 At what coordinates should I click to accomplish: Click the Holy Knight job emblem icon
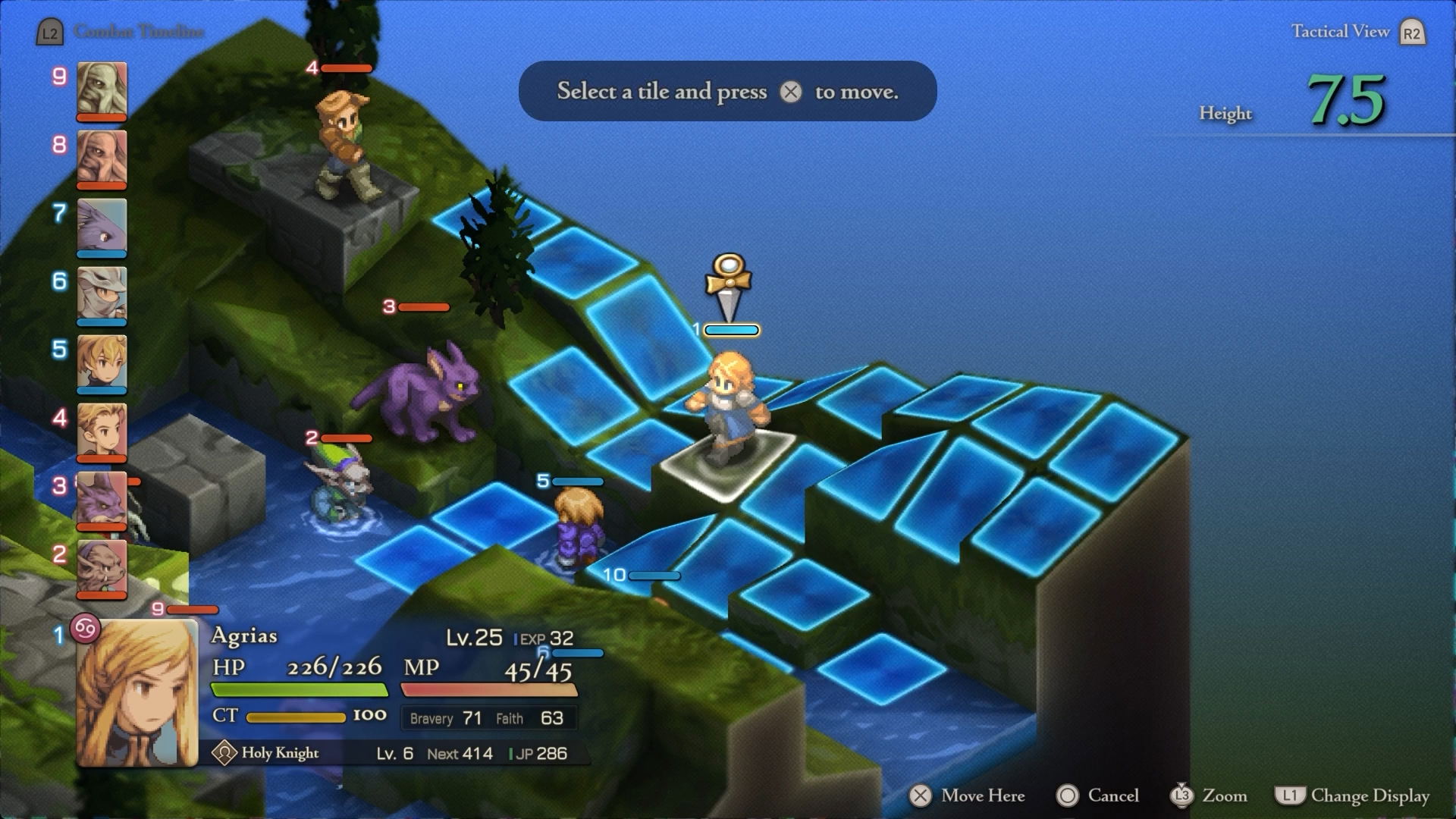coord(224,753)
